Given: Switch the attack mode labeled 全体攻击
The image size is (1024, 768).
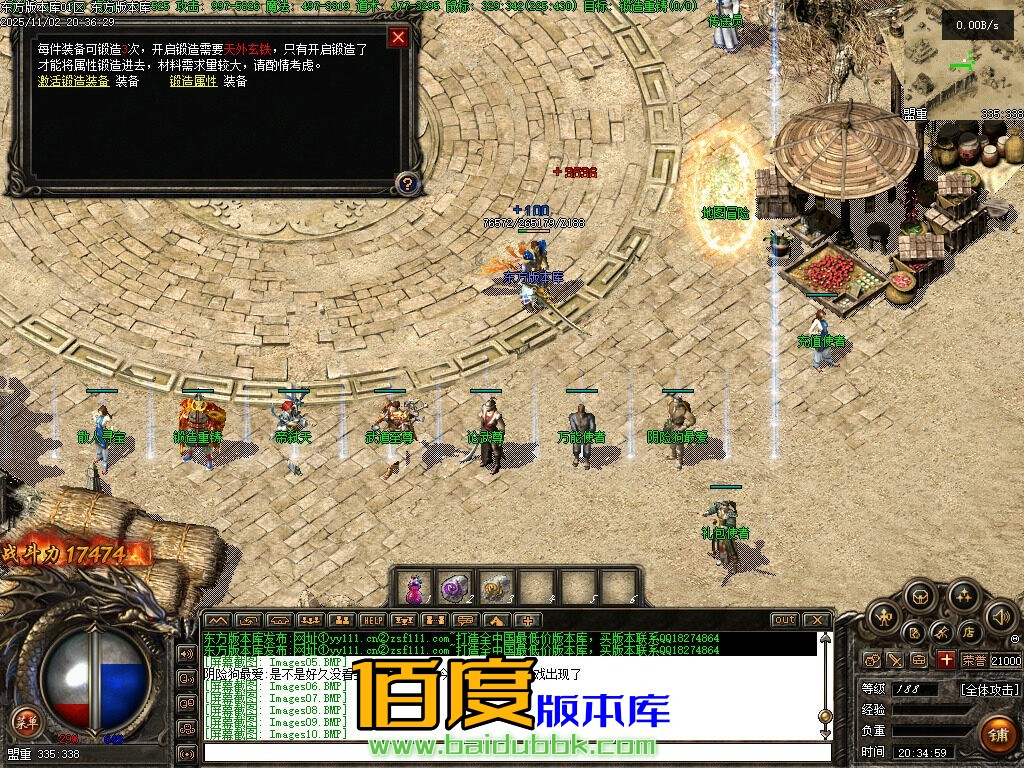Looking at the screenshot, I should click(x=990, y=690).
